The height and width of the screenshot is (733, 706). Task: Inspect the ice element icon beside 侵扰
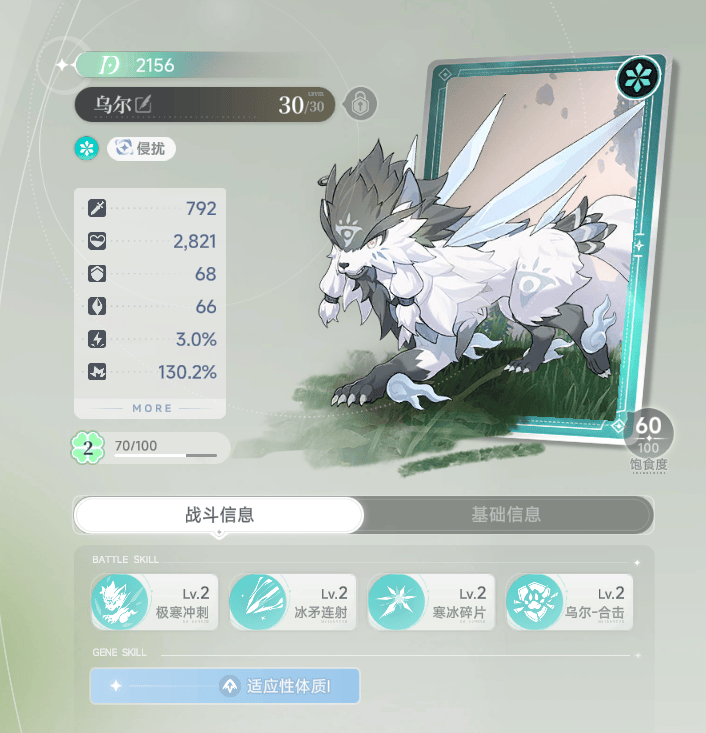pos(86,148)
